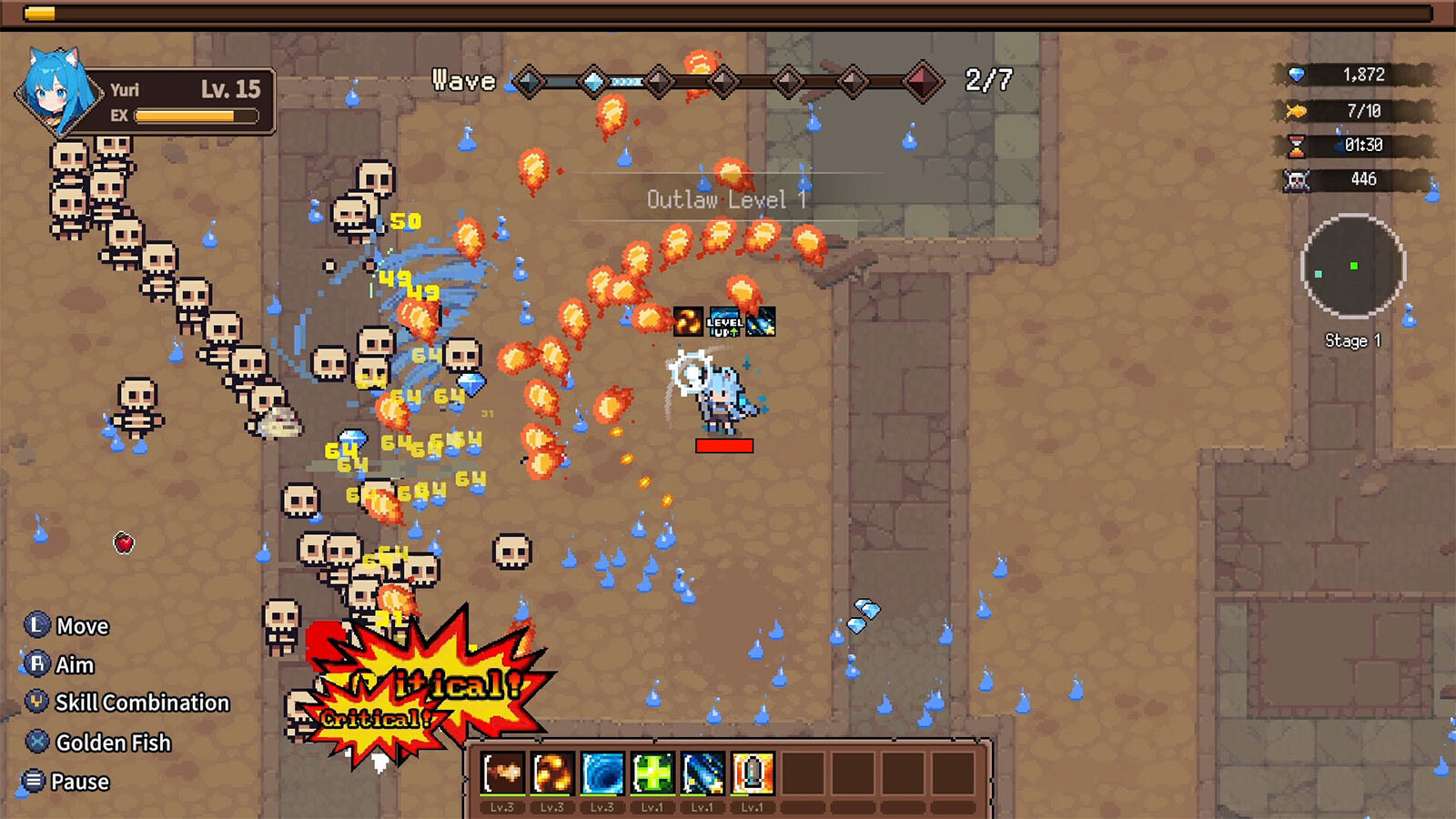Select the bullet skill slot
Screen dimensions: 1456x819
(x=752, y=773)
